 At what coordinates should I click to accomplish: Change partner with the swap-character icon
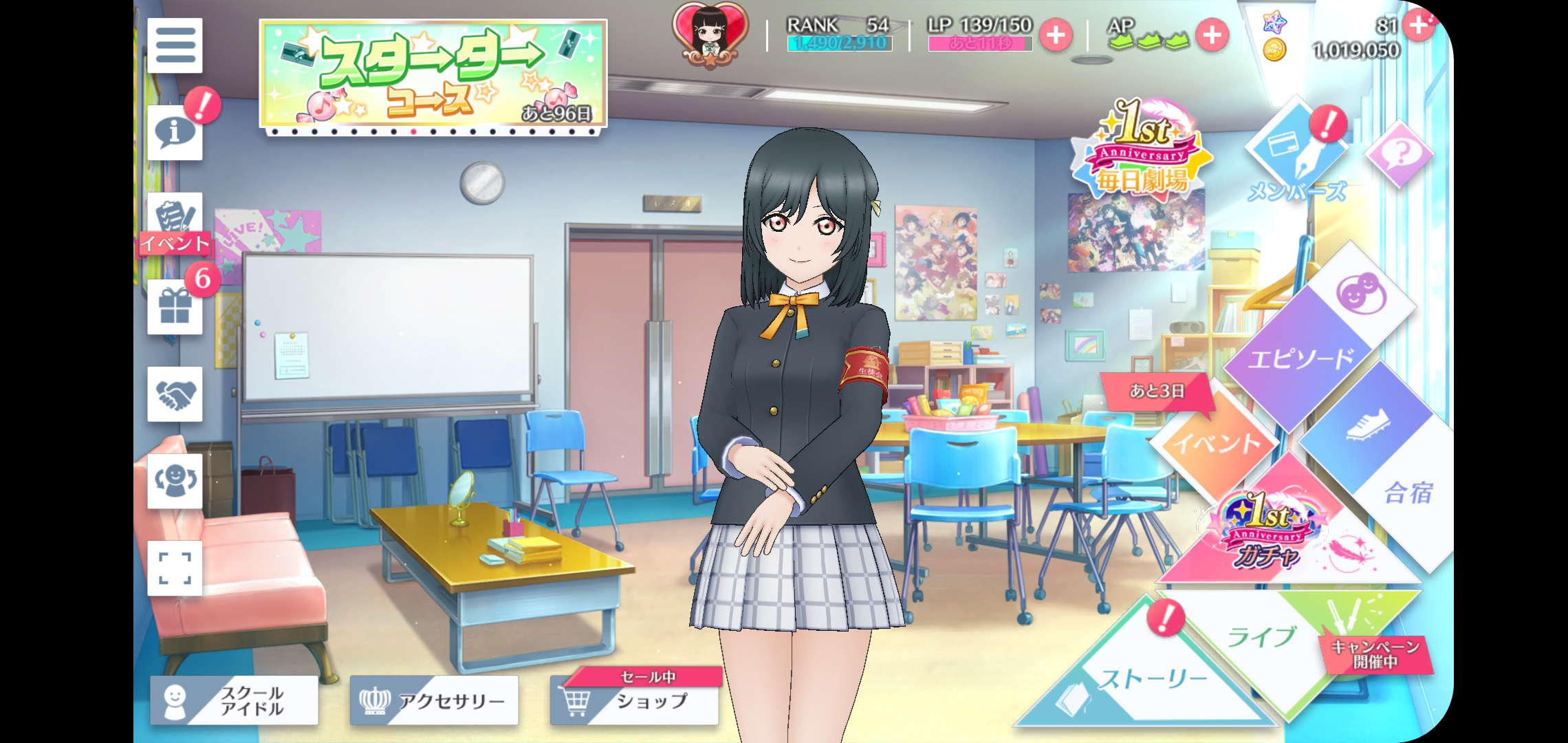click(175, 480)
